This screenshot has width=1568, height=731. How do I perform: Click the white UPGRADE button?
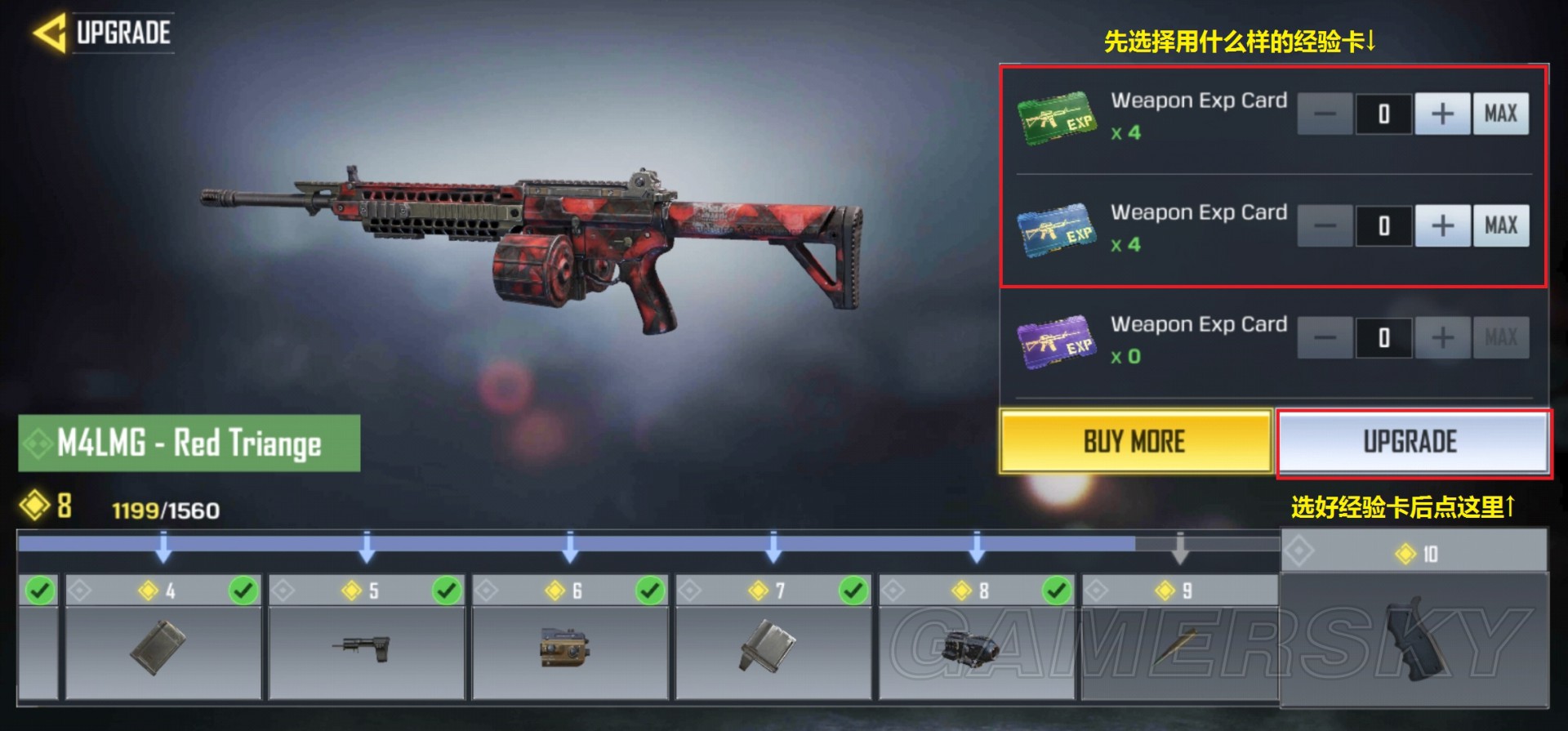(x=1411, y=442)
